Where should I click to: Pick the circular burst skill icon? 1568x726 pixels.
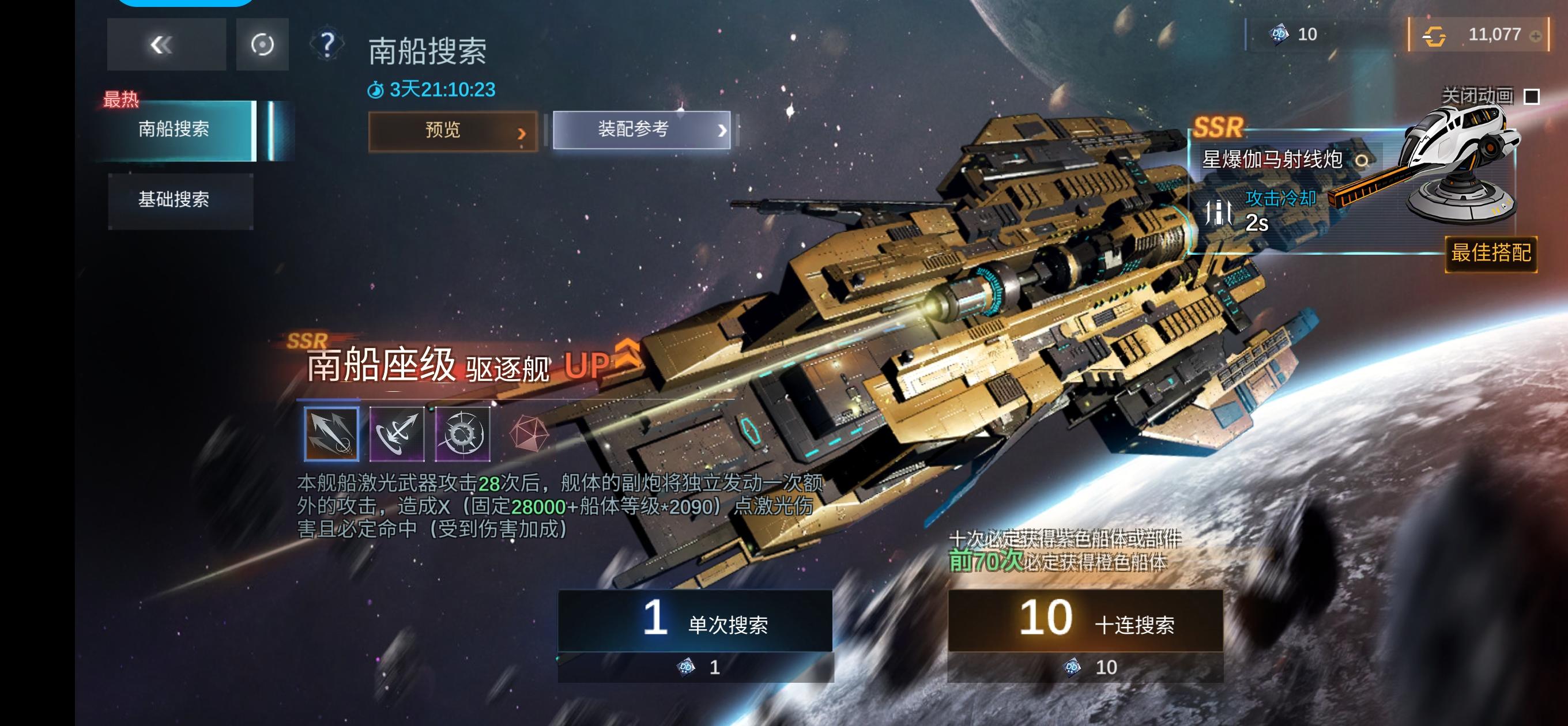pyautogui.click(x=462, y=433)
